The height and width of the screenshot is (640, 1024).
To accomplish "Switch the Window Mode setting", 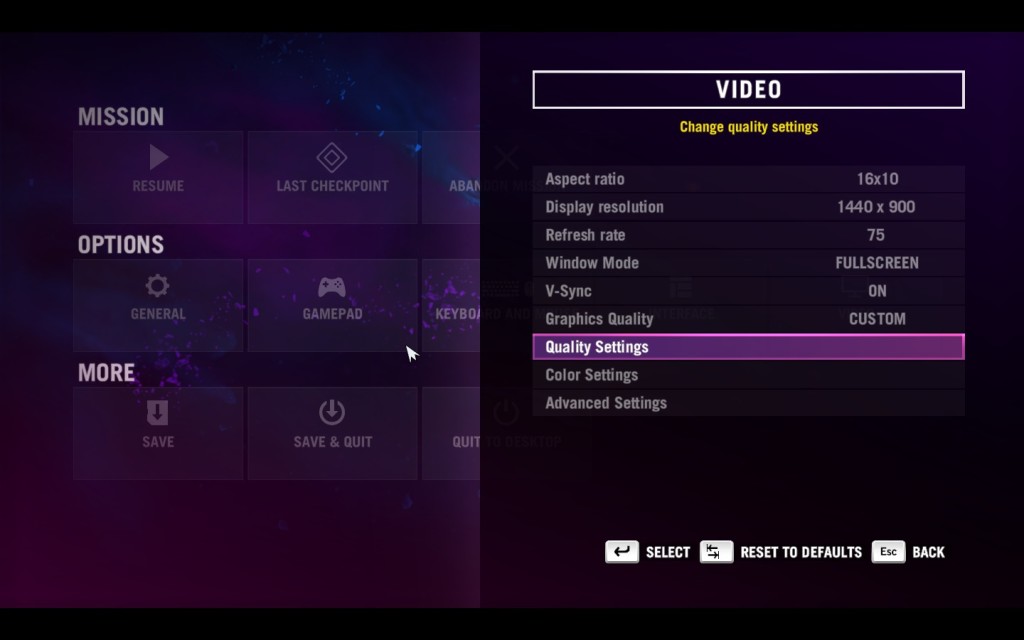I will point(748,263).
